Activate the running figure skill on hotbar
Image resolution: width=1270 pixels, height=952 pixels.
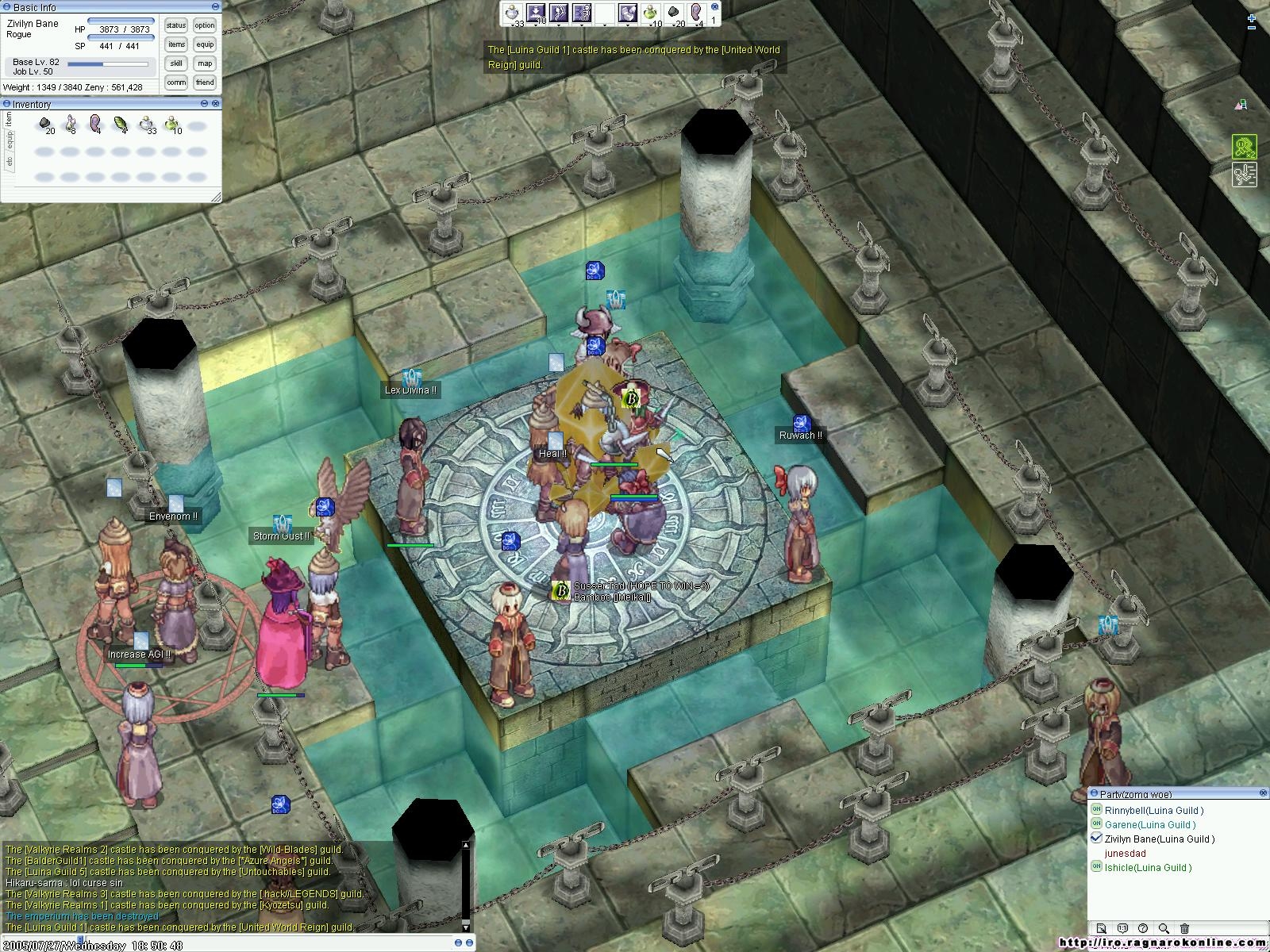click(582, 12)
